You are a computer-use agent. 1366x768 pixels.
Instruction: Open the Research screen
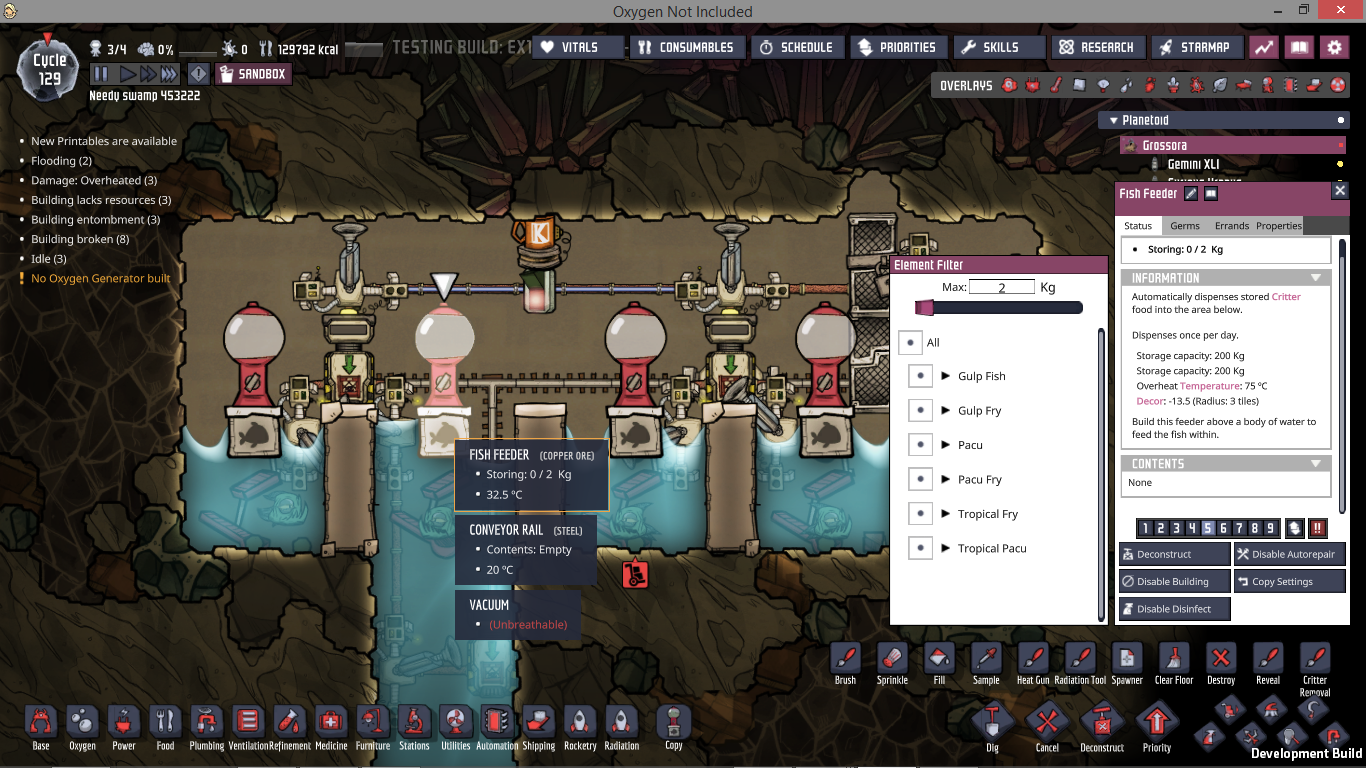[x=1096, y=47]
